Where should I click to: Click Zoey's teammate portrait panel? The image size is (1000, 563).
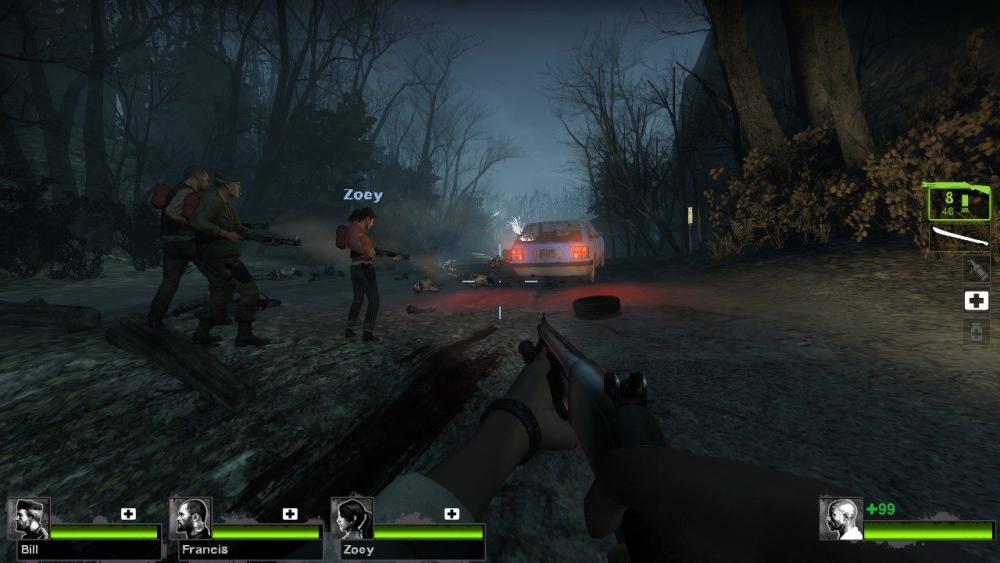click(x=352, y=518)
